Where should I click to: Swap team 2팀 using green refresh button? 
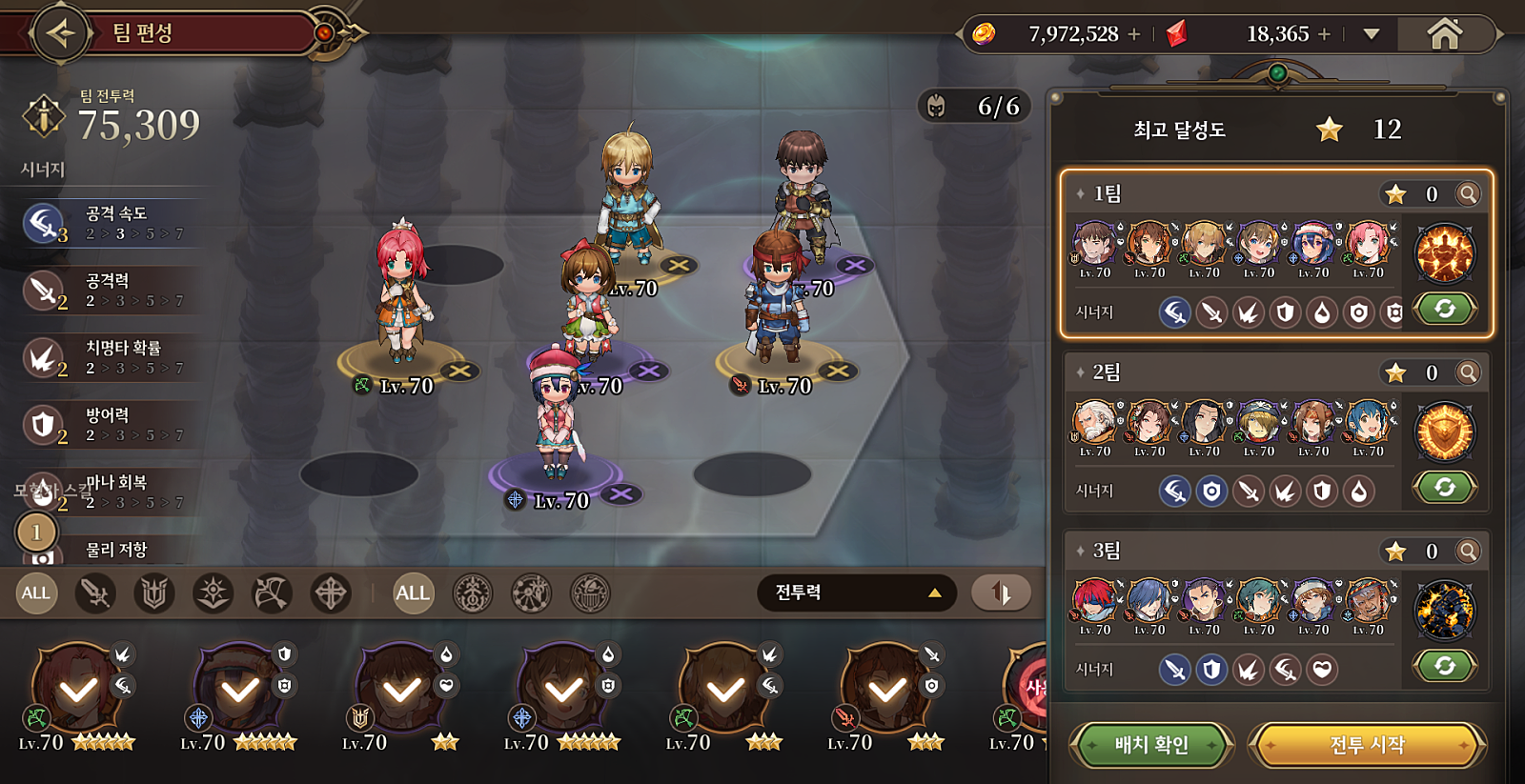click(x=1444, y=488)
